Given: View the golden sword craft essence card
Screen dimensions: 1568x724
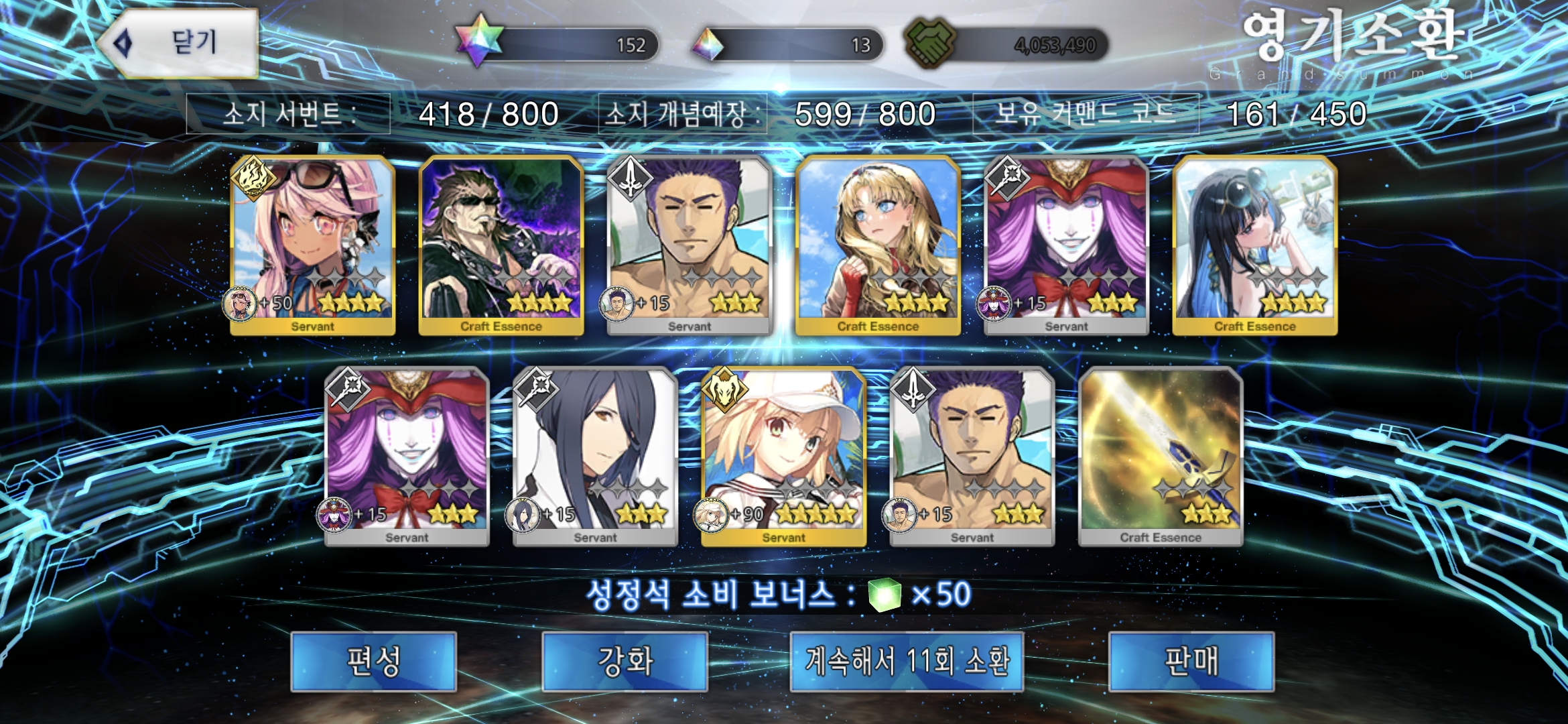Looking at the screenshot, I should tap(1161, 456).
